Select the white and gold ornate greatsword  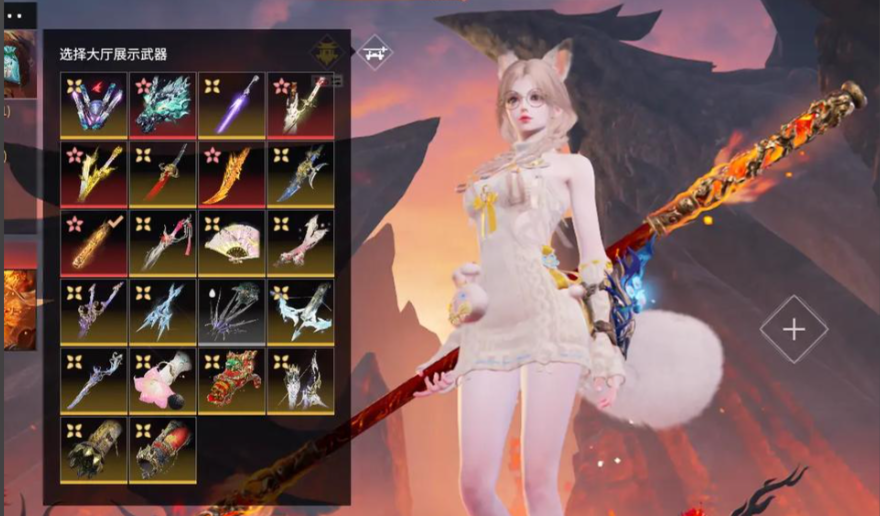pyautogui.click(x=301, y=104)
